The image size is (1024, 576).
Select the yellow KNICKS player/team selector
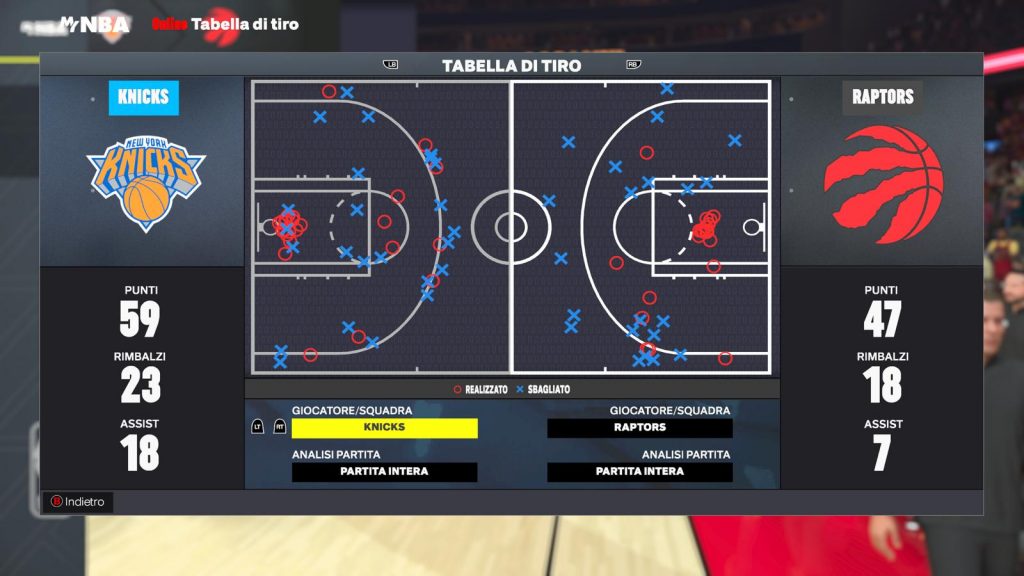(384, 428)
